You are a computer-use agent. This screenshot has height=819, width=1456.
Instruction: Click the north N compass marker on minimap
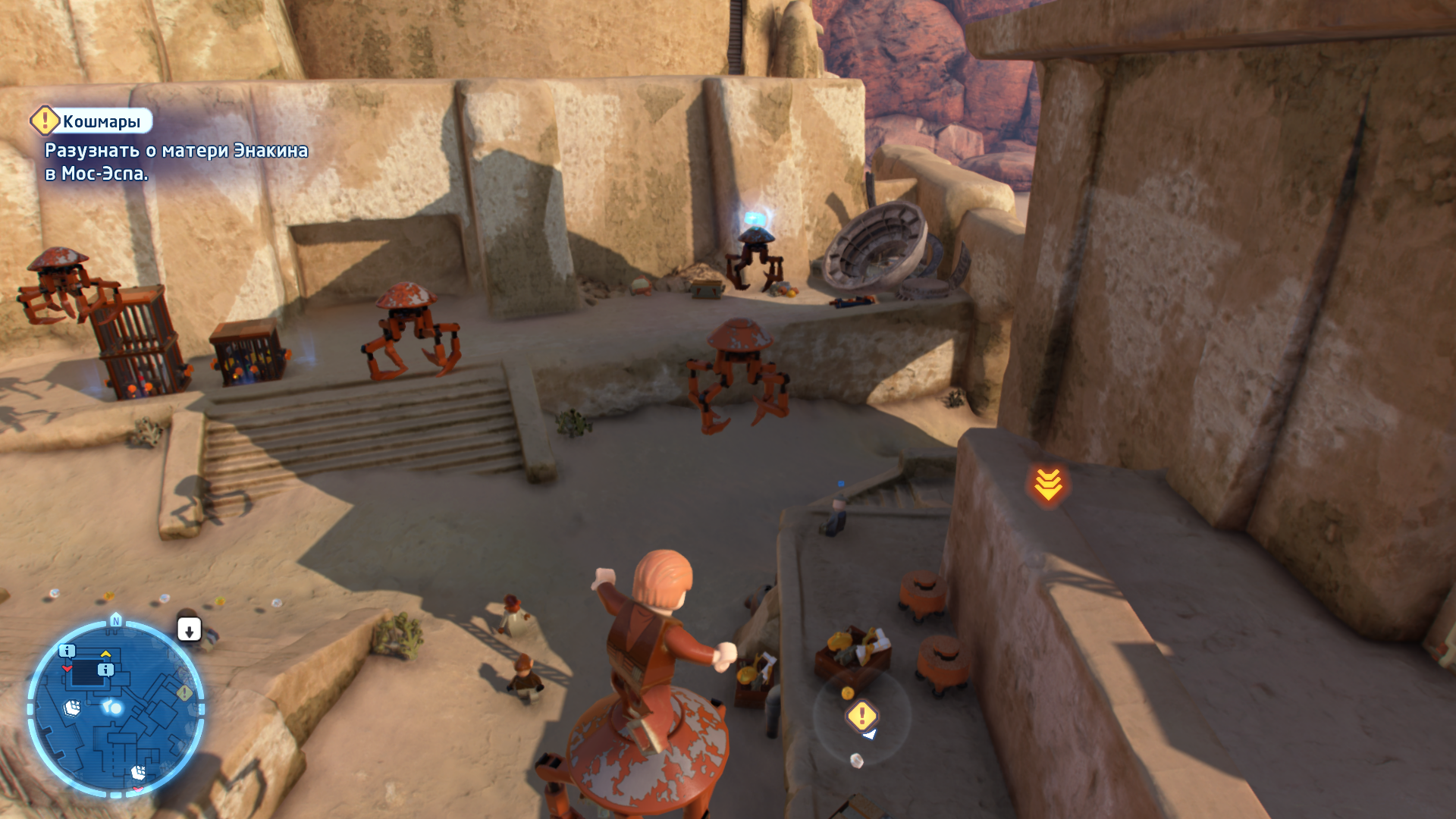click(116, 620)
